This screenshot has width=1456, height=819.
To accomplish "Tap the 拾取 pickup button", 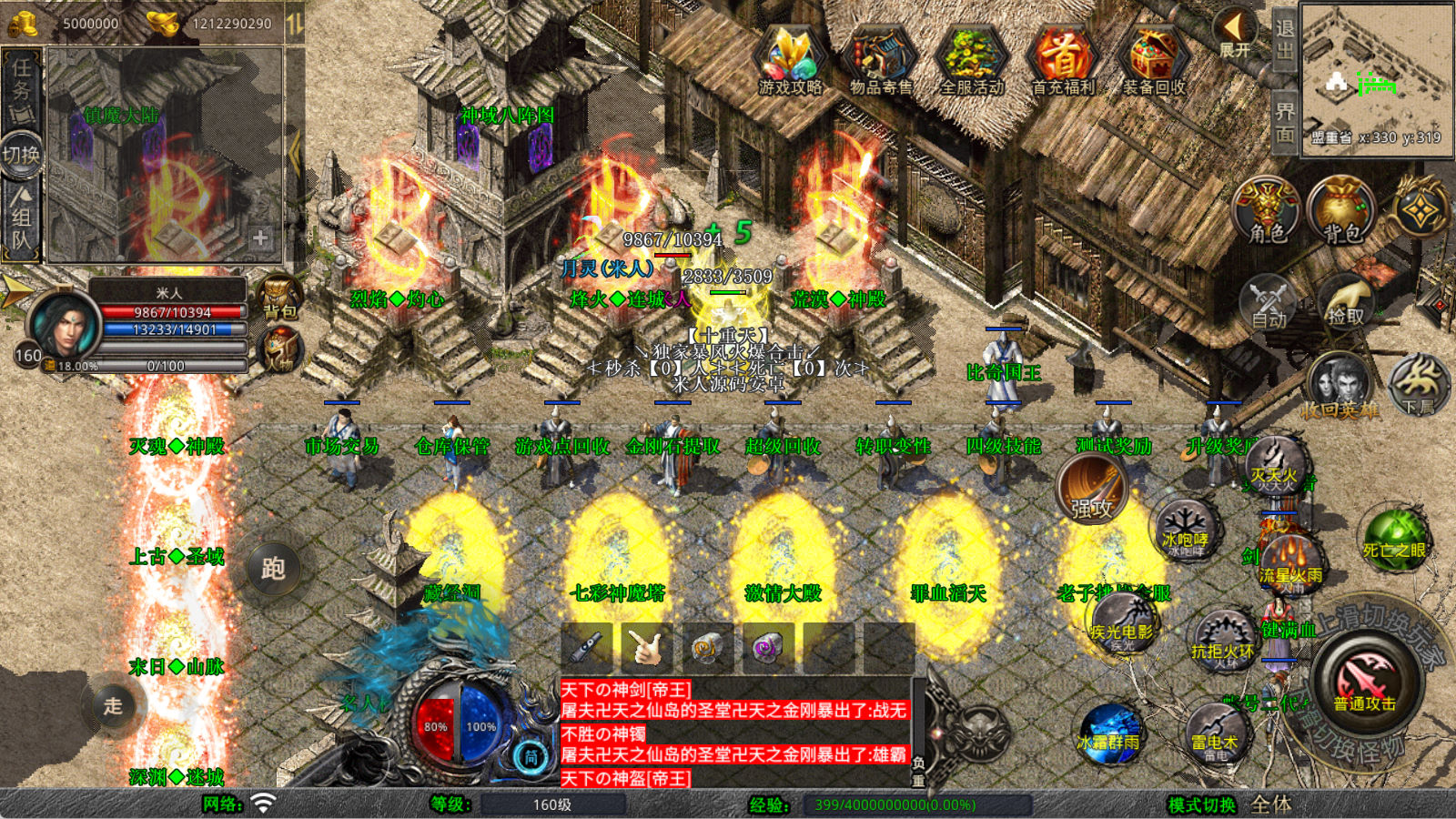I will [1345, 302].
